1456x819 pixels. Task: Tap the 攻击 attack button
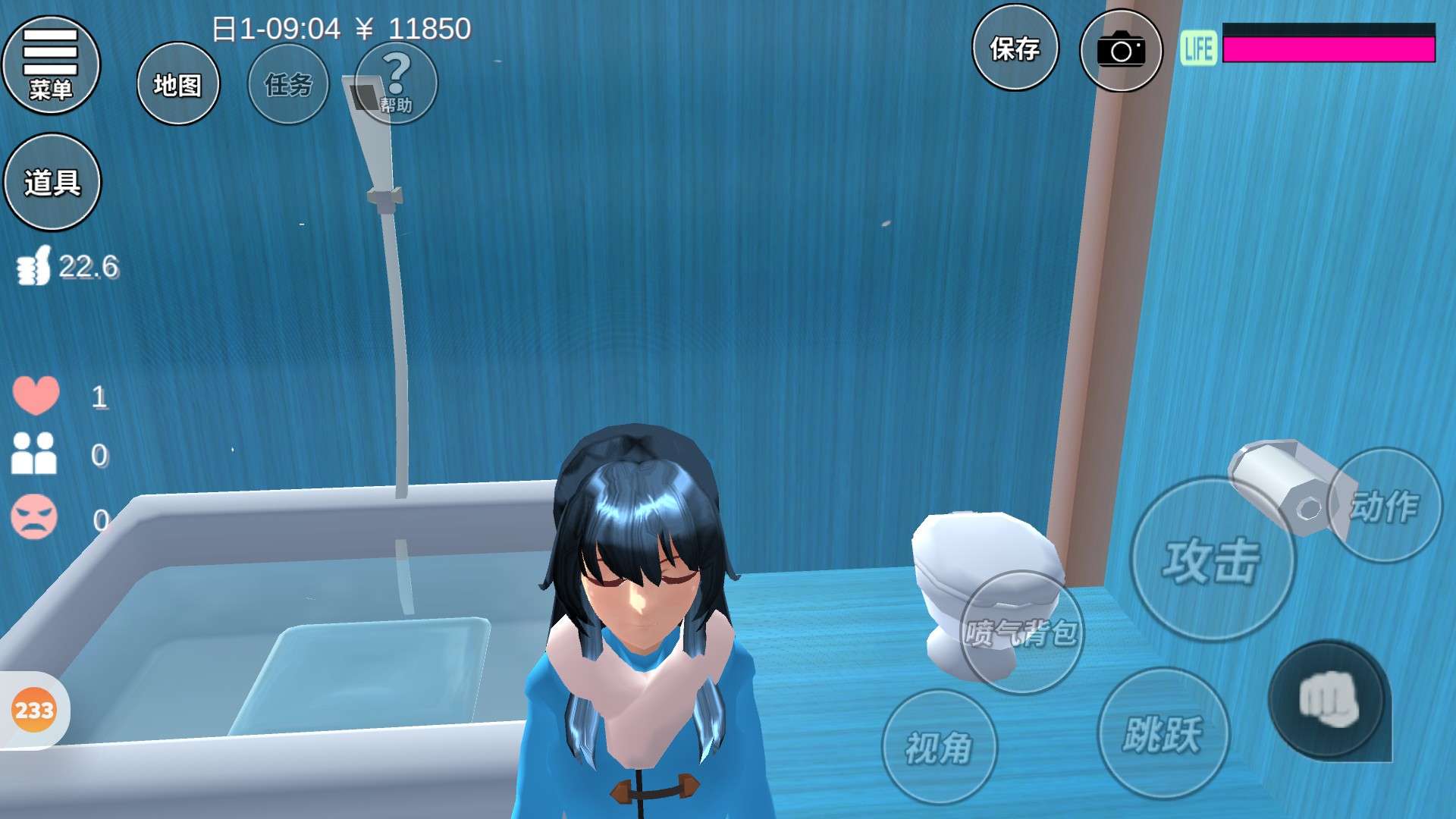[x=1212, y=560]
